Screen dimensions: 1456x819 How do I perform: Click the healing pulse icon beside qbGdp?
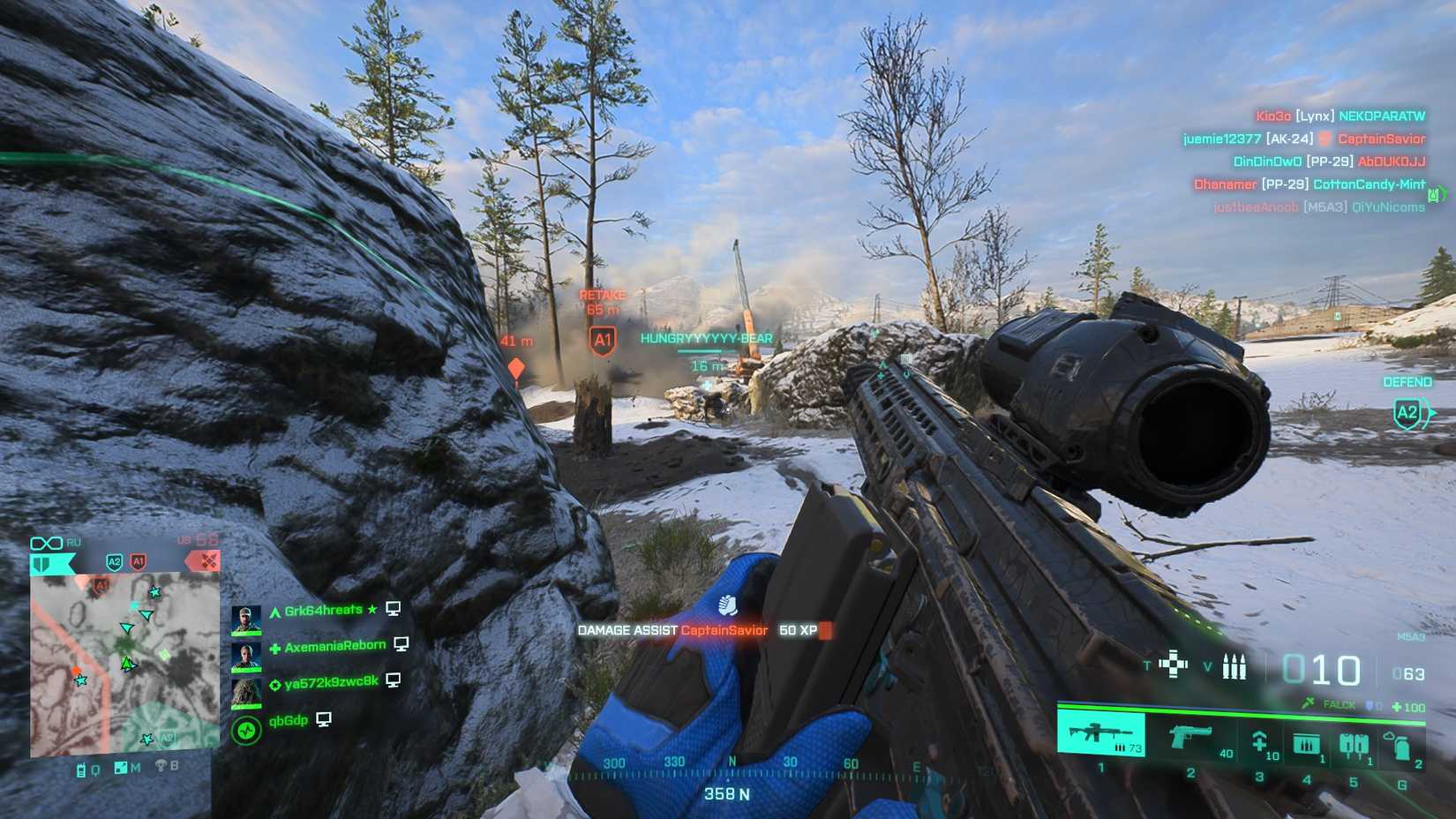click(x=245, y=731)
